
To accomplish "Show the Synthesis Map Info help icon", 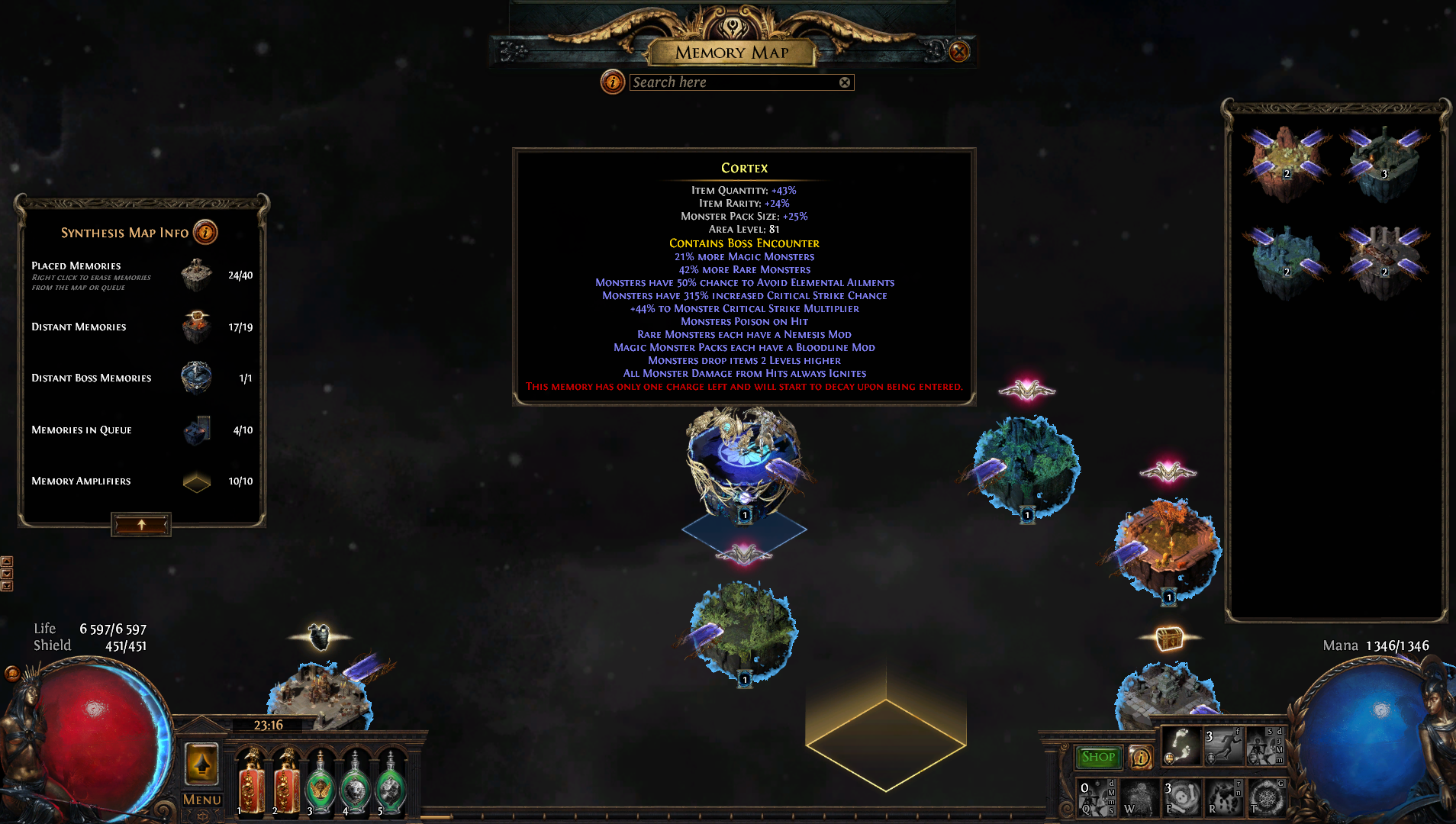I will 205,232.
